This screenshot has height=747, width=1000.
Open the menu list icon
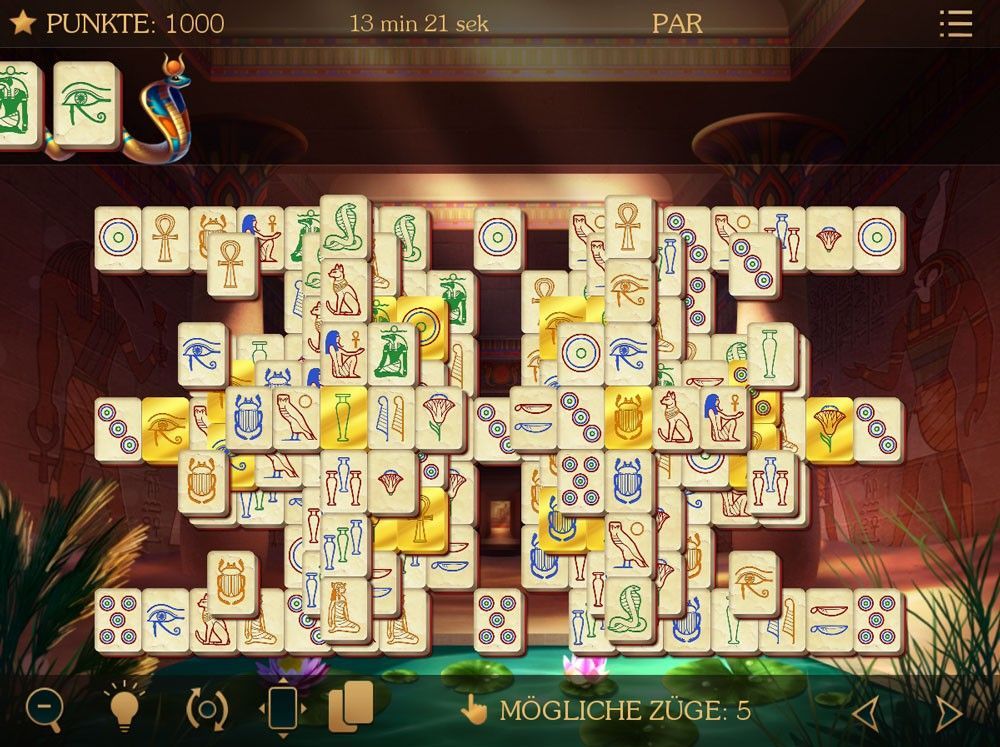pyautogui.click(x=956, y=24)
